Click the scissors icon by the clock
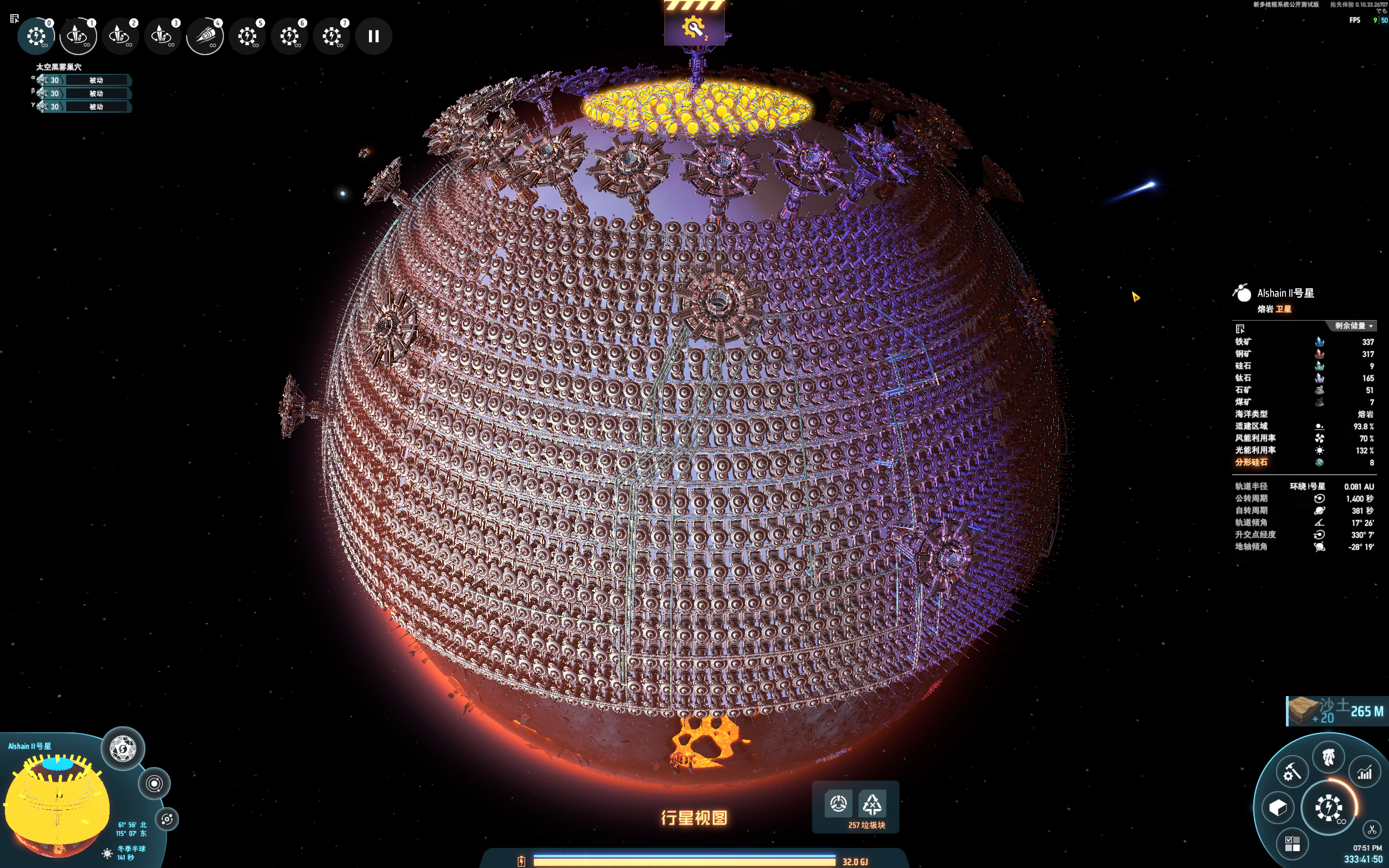1389x868 pixels. [x=1372, y=829]
